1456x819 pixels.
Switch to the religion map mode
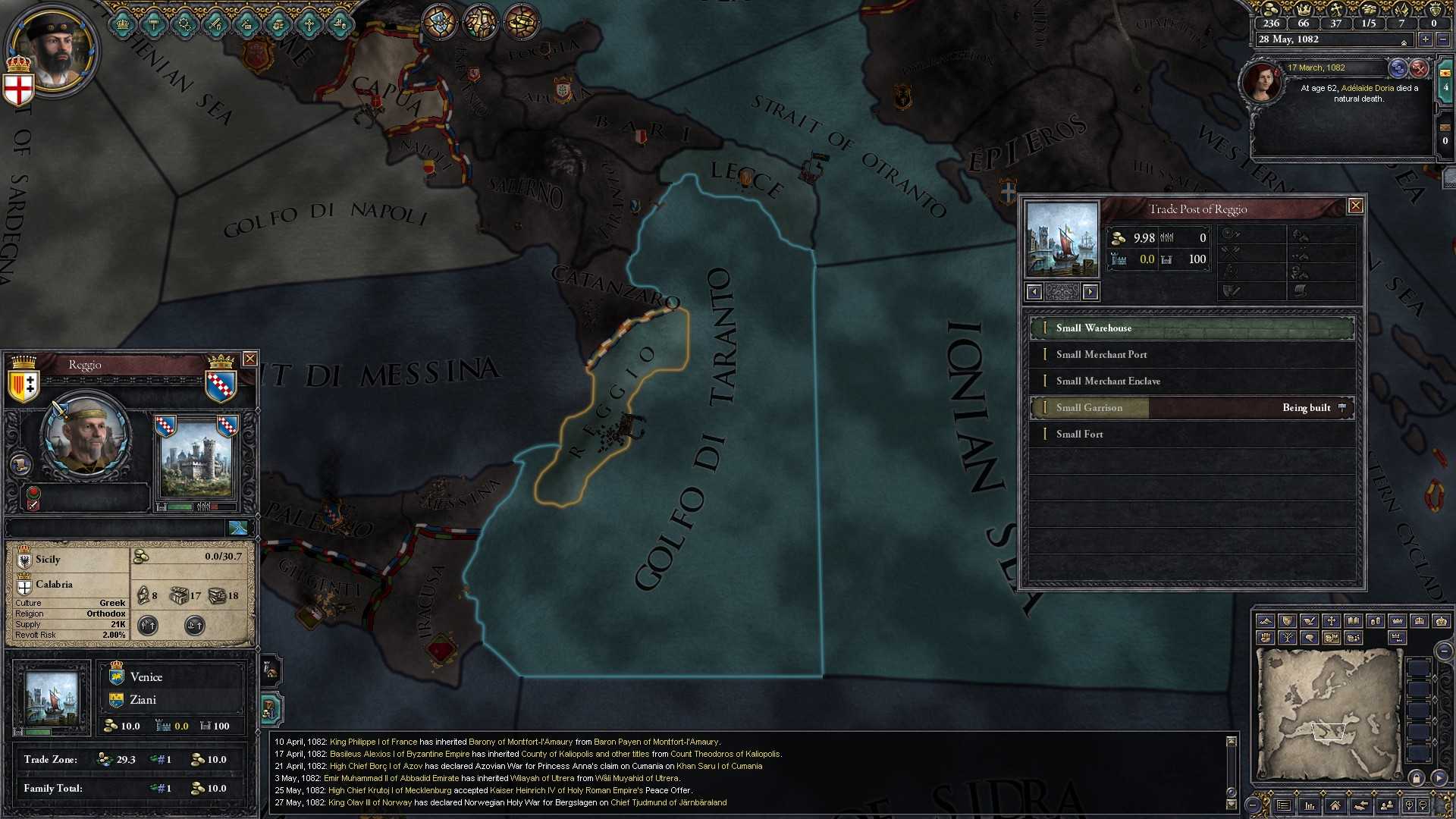pyautogui.click(x=1332, y=620)
